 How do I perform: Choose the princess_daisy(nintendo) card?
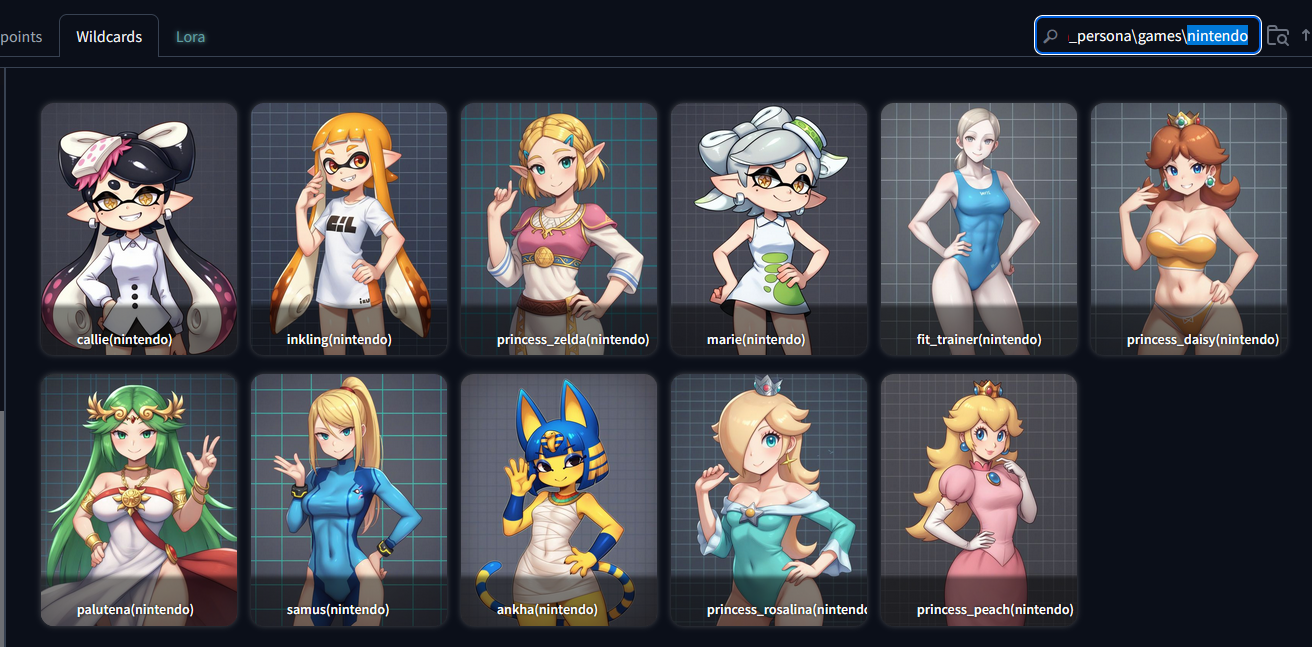1189,229
